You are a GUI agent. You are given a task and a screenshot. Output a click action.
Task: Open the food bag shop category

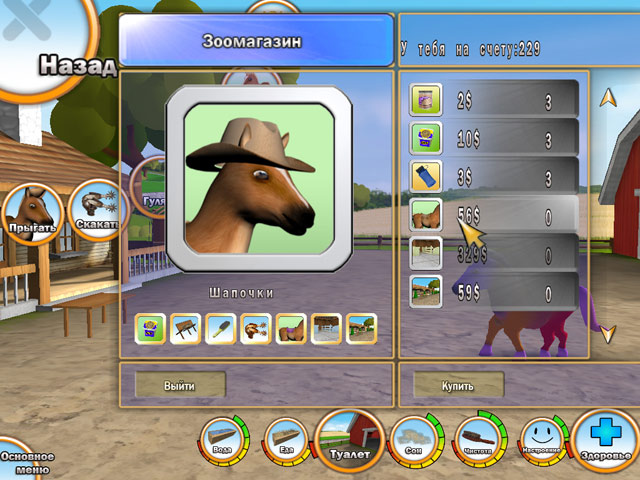point(150,328)
